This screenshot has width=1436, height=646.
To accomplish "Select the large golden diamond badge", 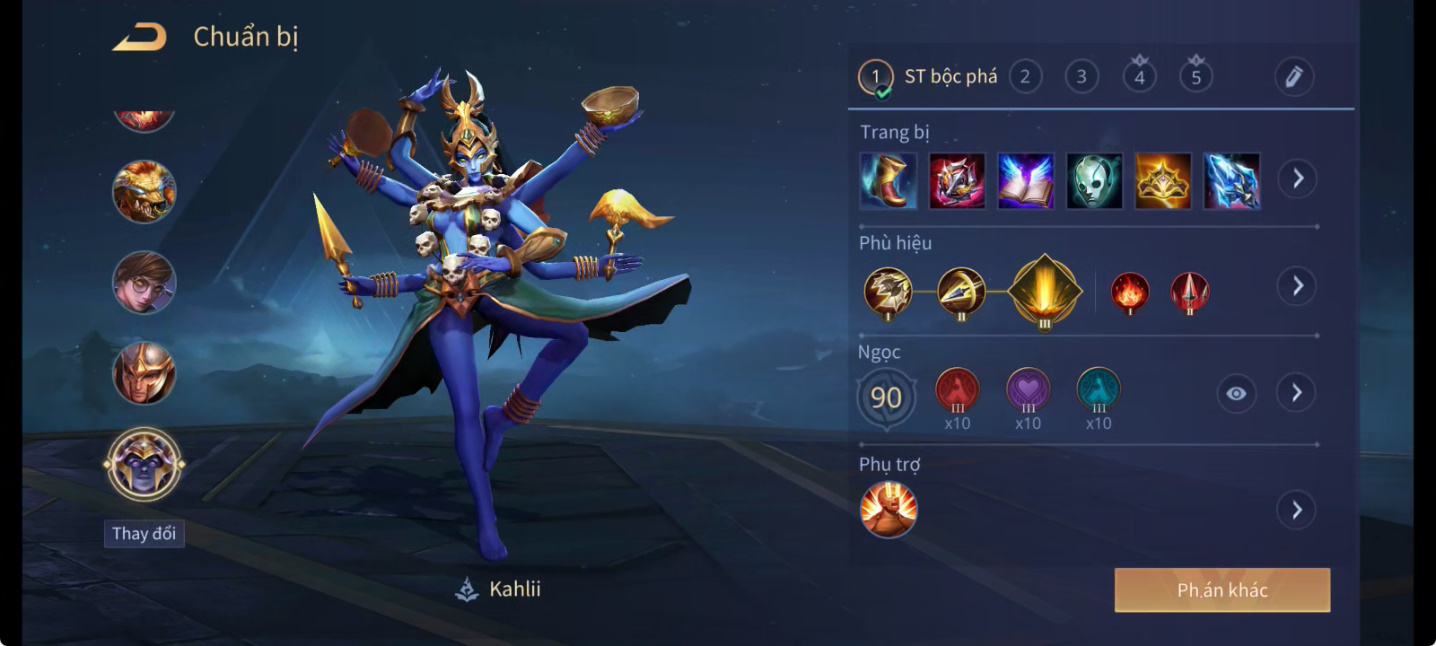I will (x=1045, y=291).
